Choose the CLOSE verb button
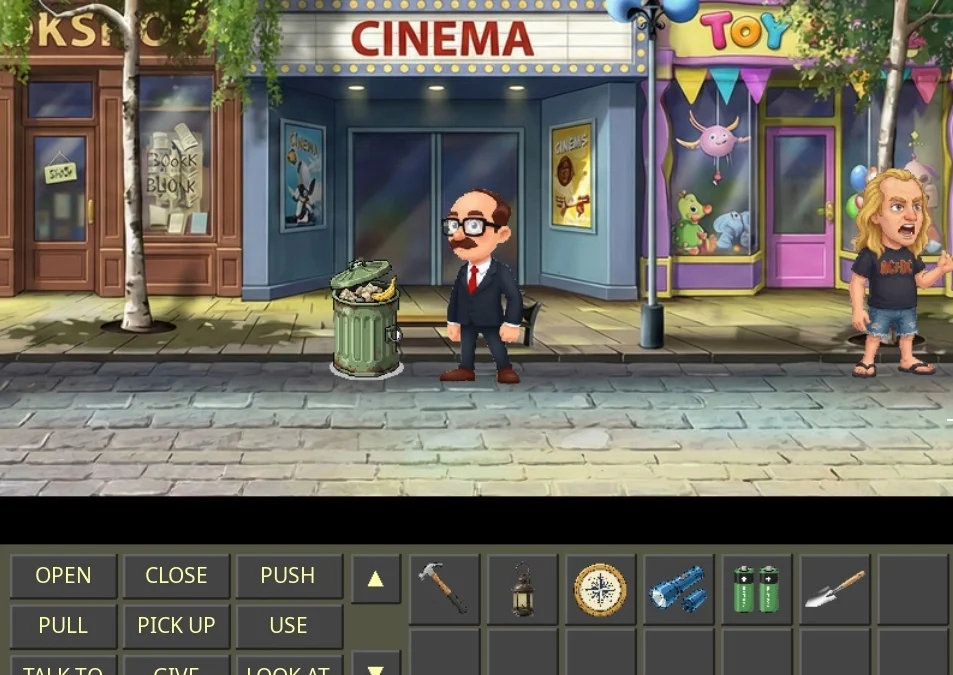The width and height of the screenshot is (953, 675). click(x=176, y=576)
